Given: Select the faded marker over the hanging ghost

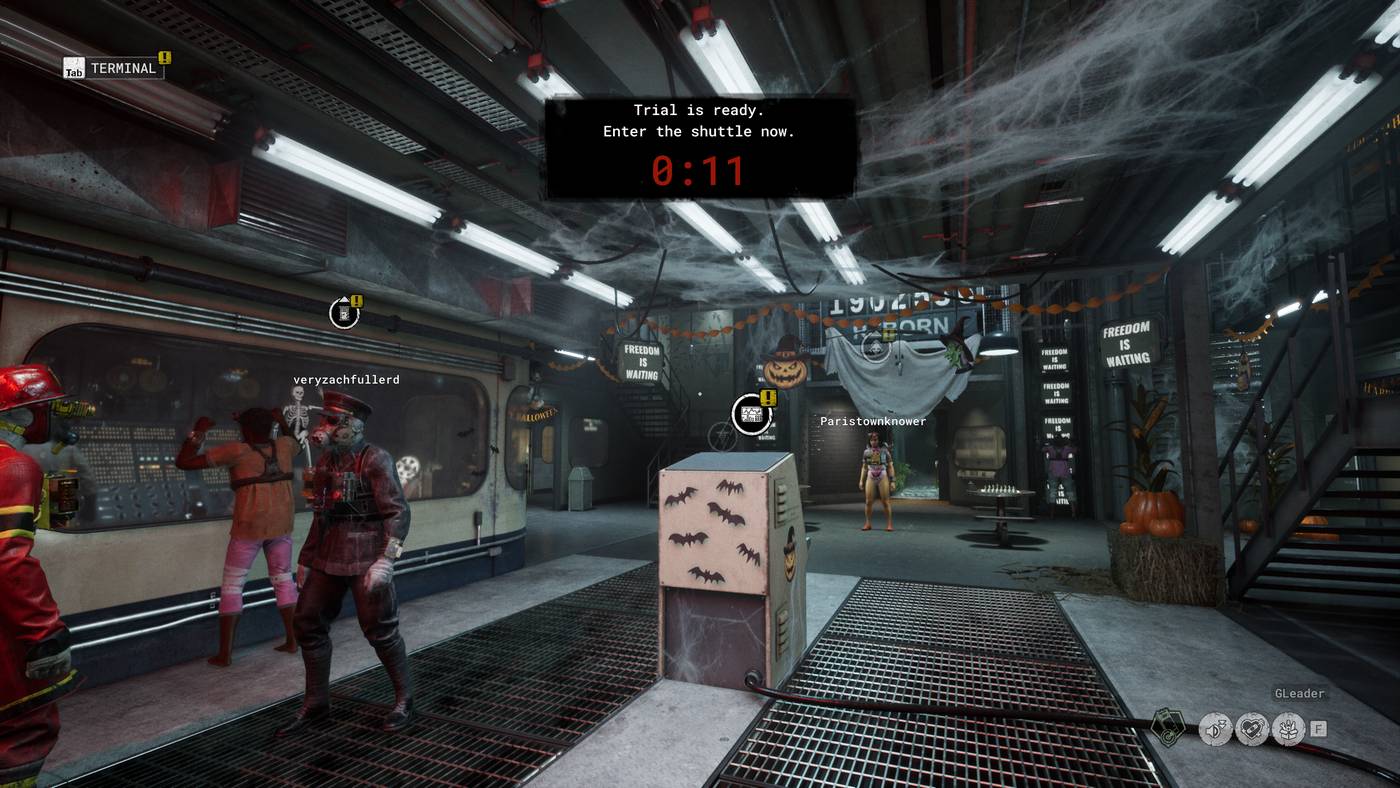Looking at the screenshot, I should pos(875,346).
